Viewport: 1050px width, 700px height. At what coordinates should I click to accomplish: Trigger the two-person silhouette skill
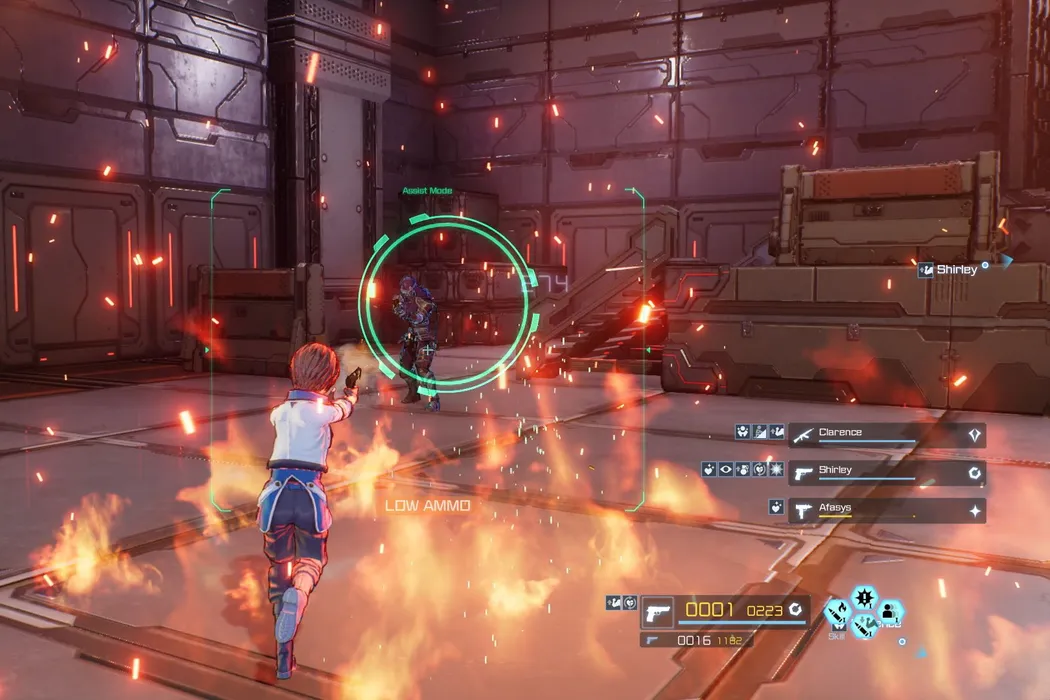point(889,611)
